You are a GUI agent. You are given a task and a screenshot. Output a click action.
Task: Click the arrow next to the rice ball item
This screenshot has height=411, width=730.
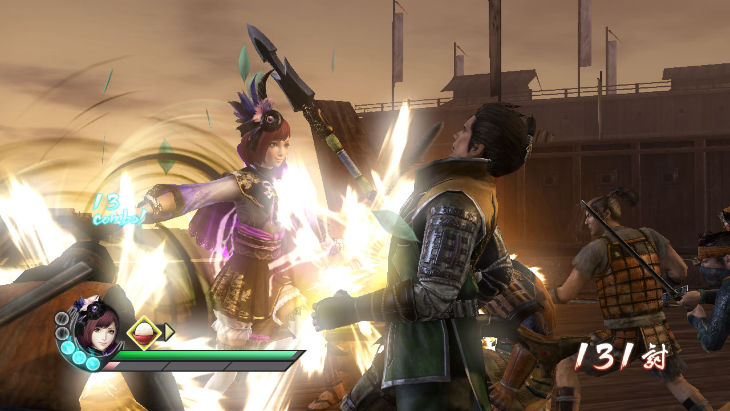click(169, 332)
